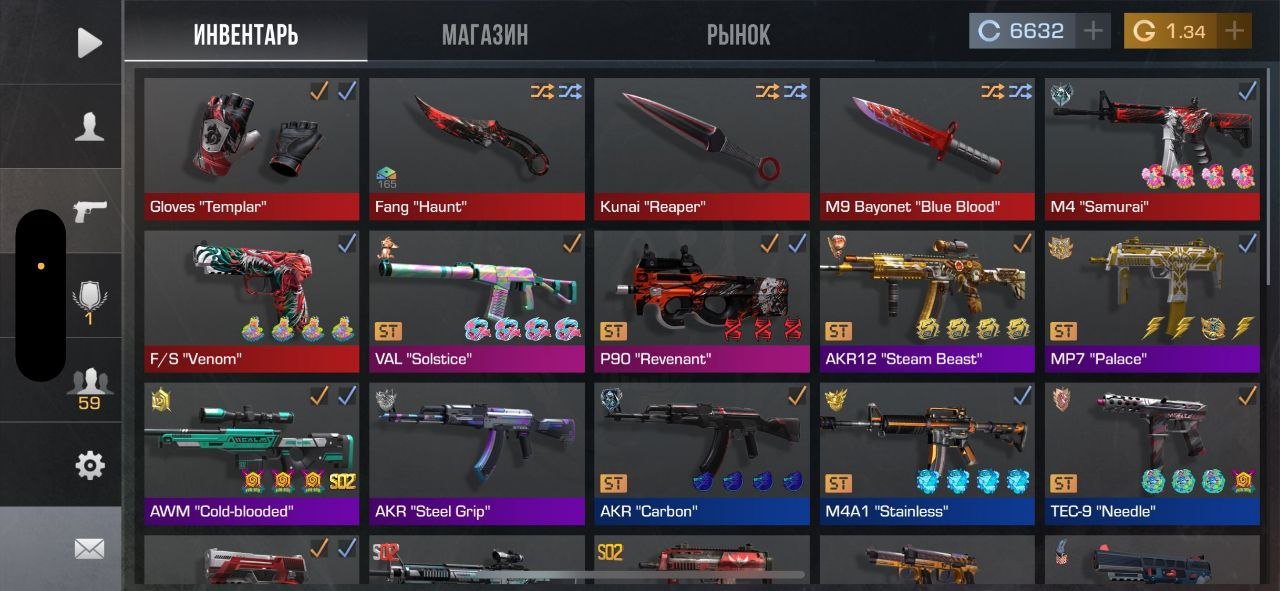Open the player profile icon
1280x591 pixels.
90,127
